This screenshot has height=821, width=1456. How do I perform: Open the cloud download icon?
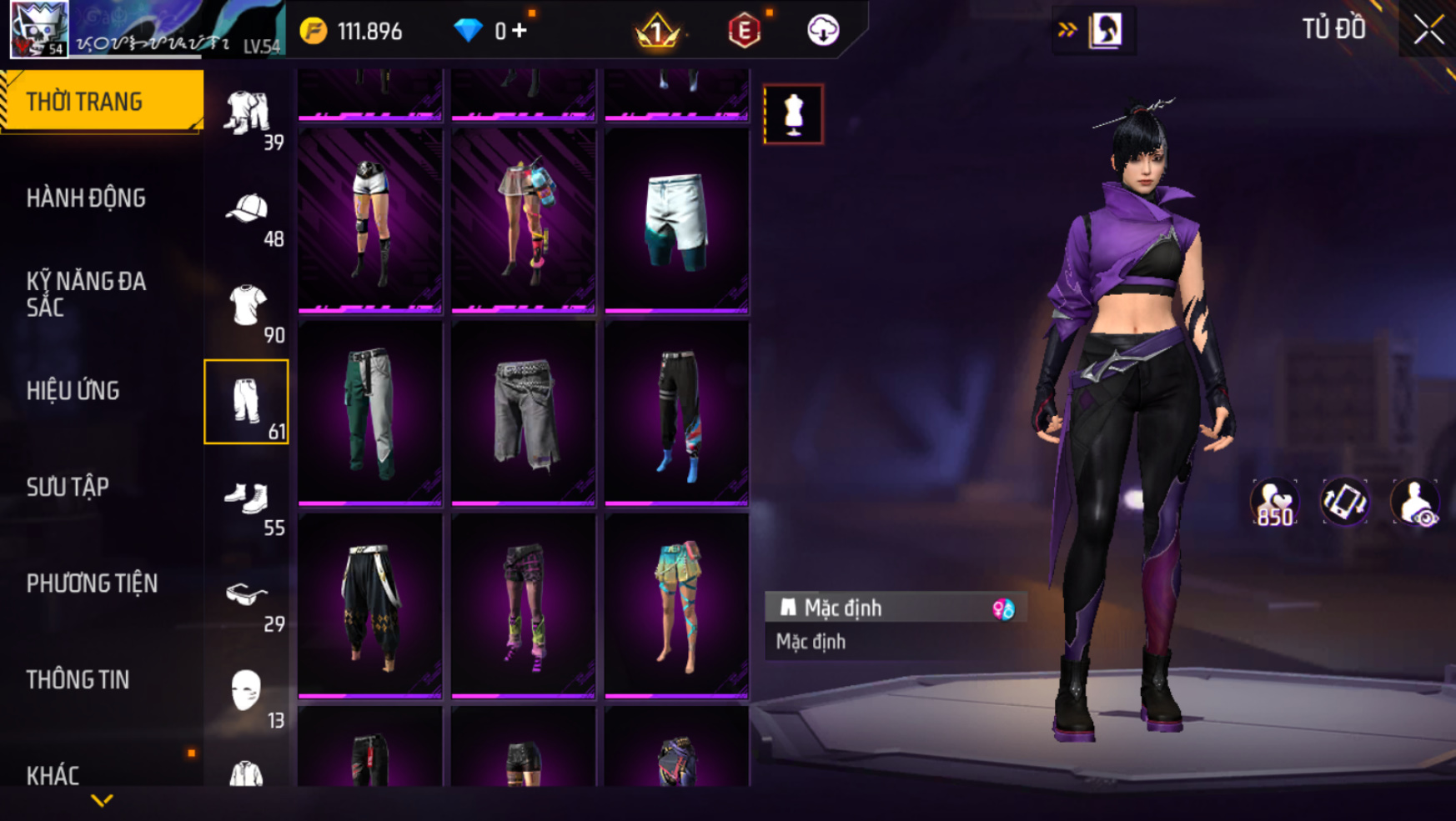823,31
